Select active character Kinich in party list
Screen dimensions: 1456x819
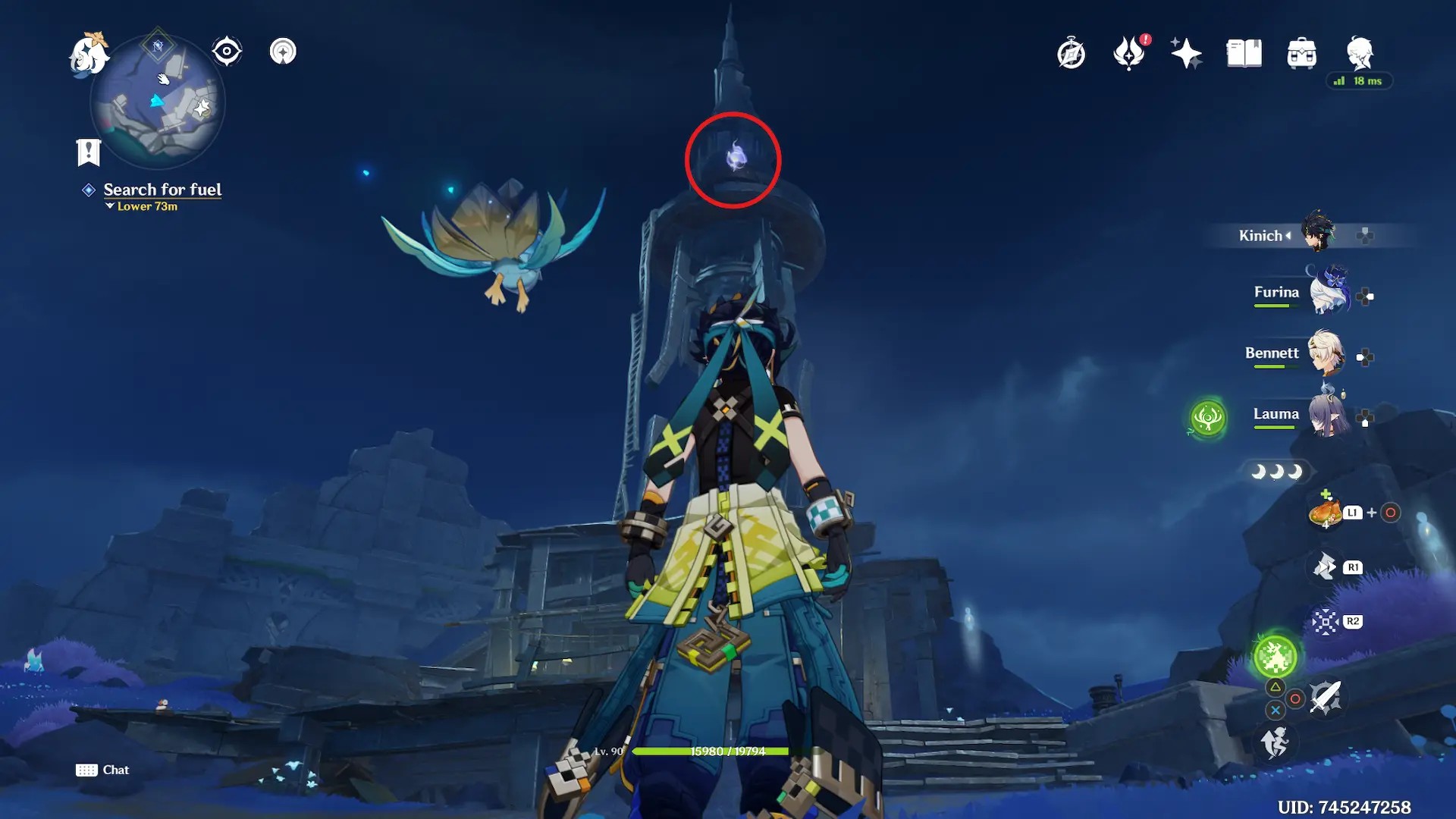point(1318,234)
